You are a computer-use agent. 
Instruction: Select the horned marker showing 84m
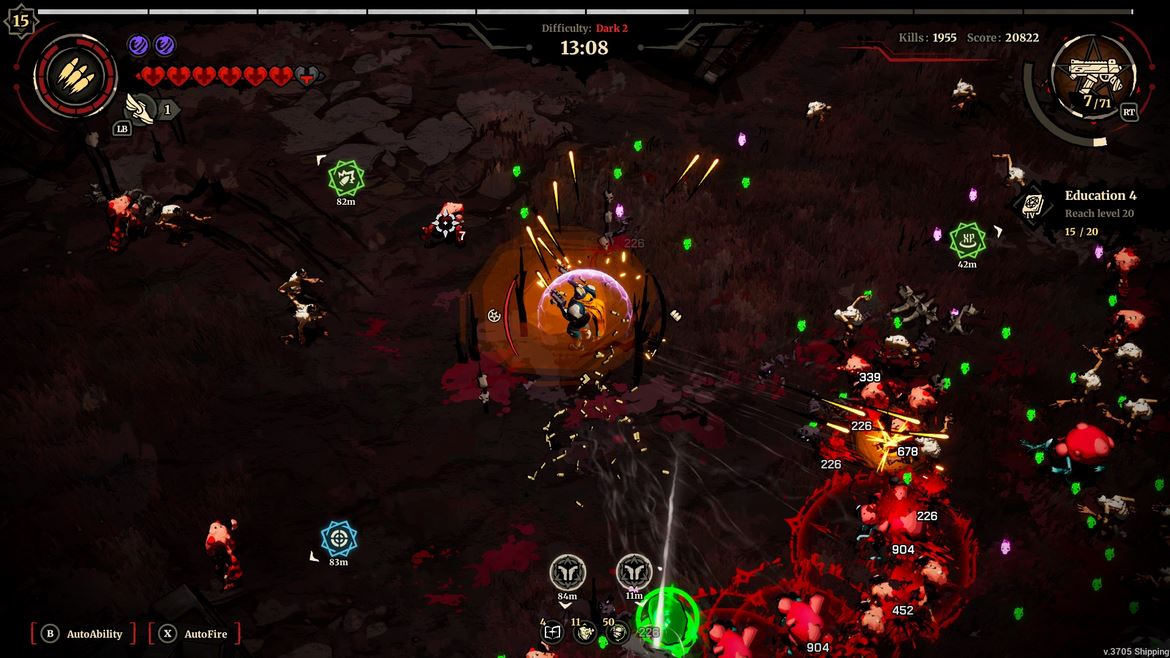click(x=567, y=573)
